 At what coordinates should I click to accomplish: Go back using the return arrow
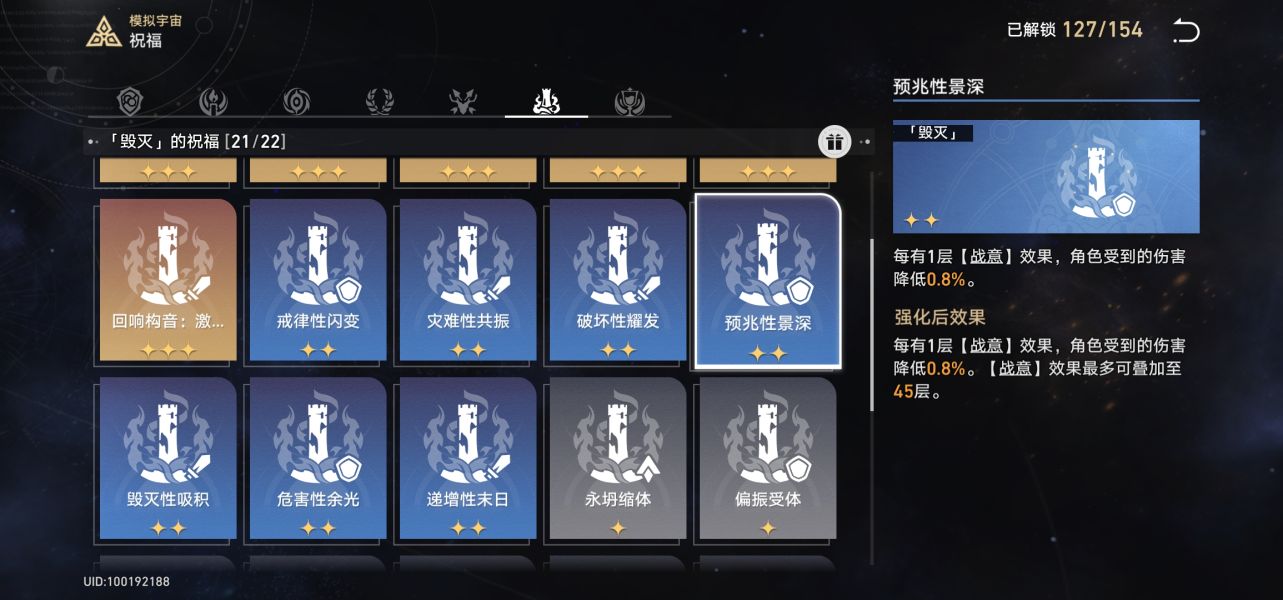point(1185,31)
